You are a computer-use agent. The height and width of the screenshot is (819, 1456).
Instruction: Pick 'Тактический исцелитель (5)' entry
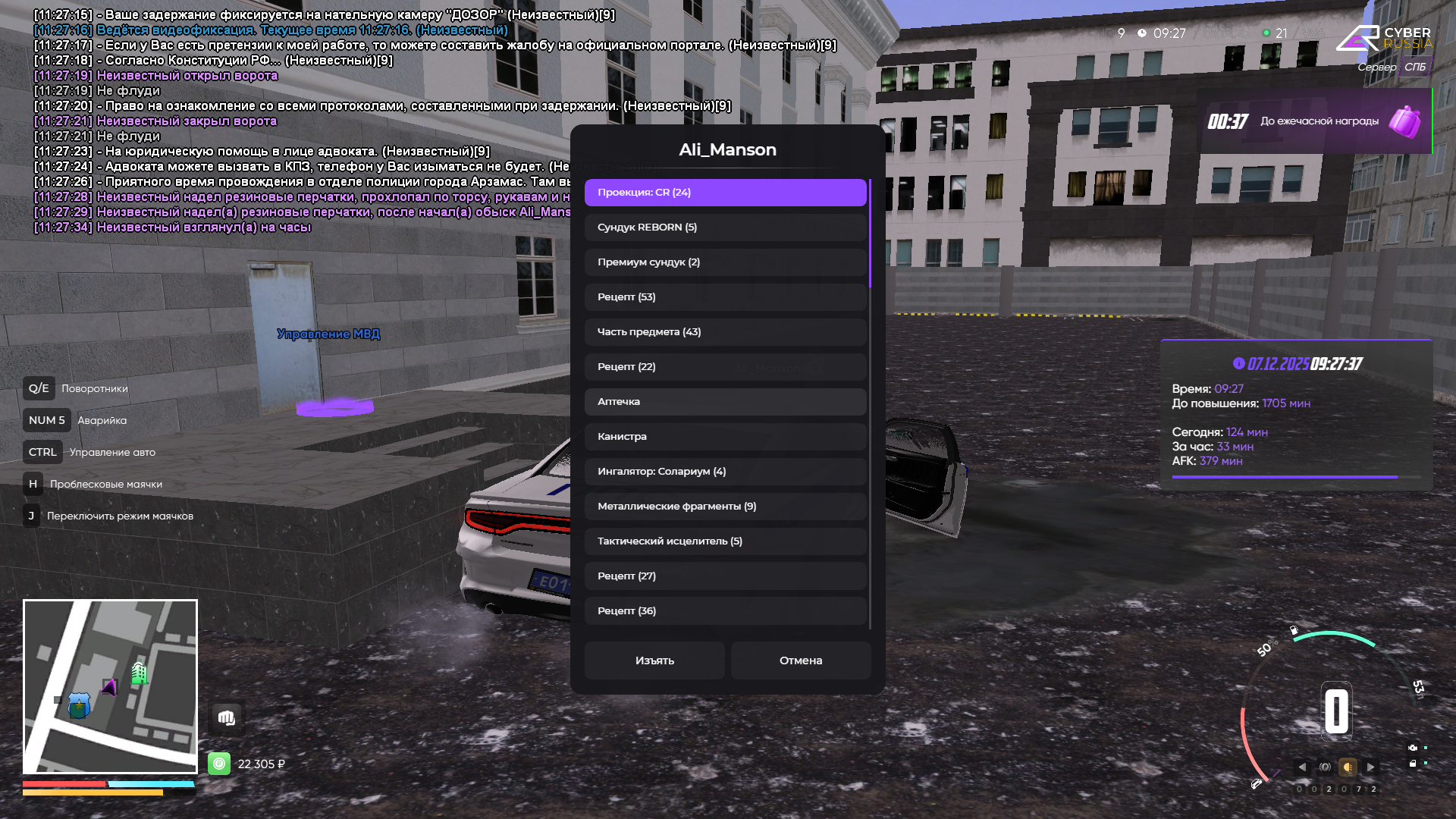725,541
